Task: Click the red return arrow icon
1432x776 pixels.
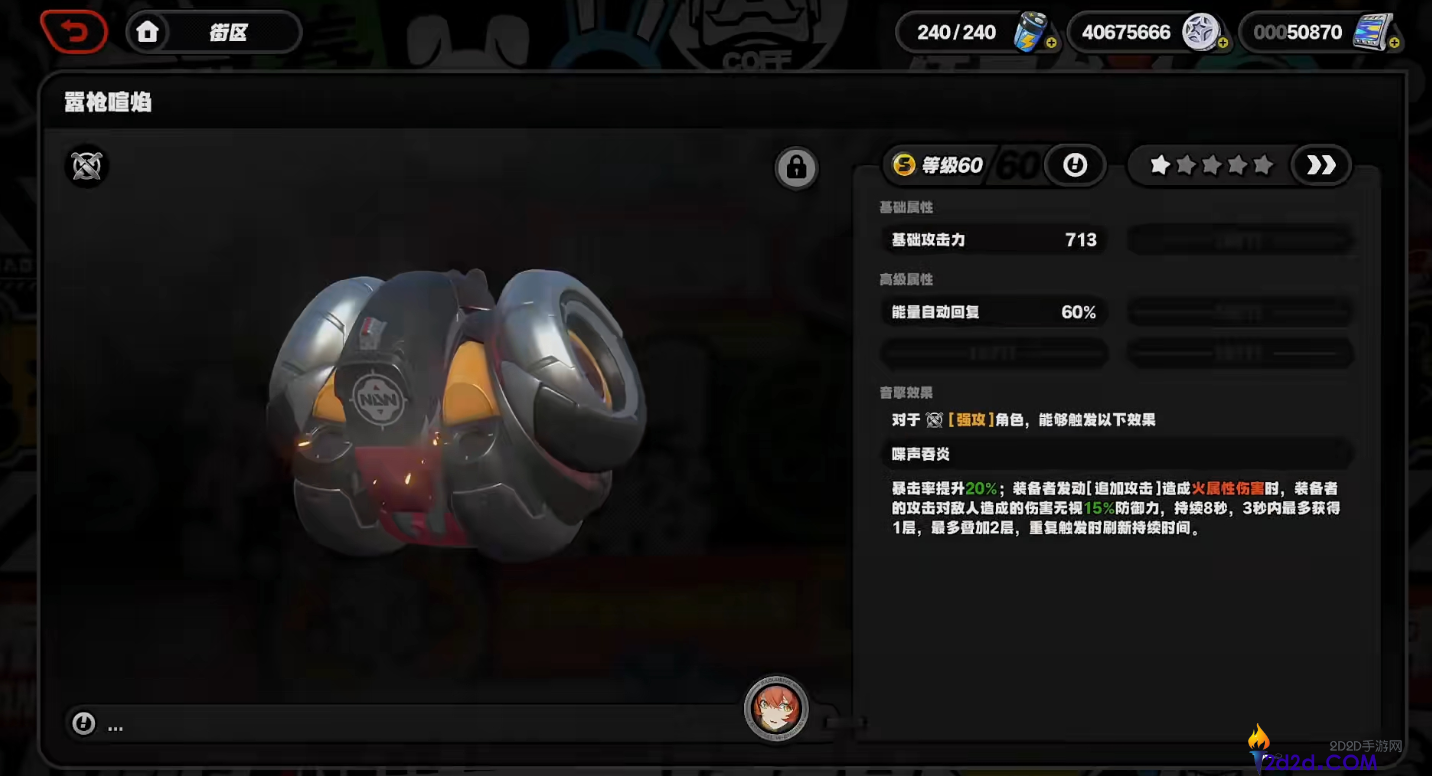Action: pos(73,31)
